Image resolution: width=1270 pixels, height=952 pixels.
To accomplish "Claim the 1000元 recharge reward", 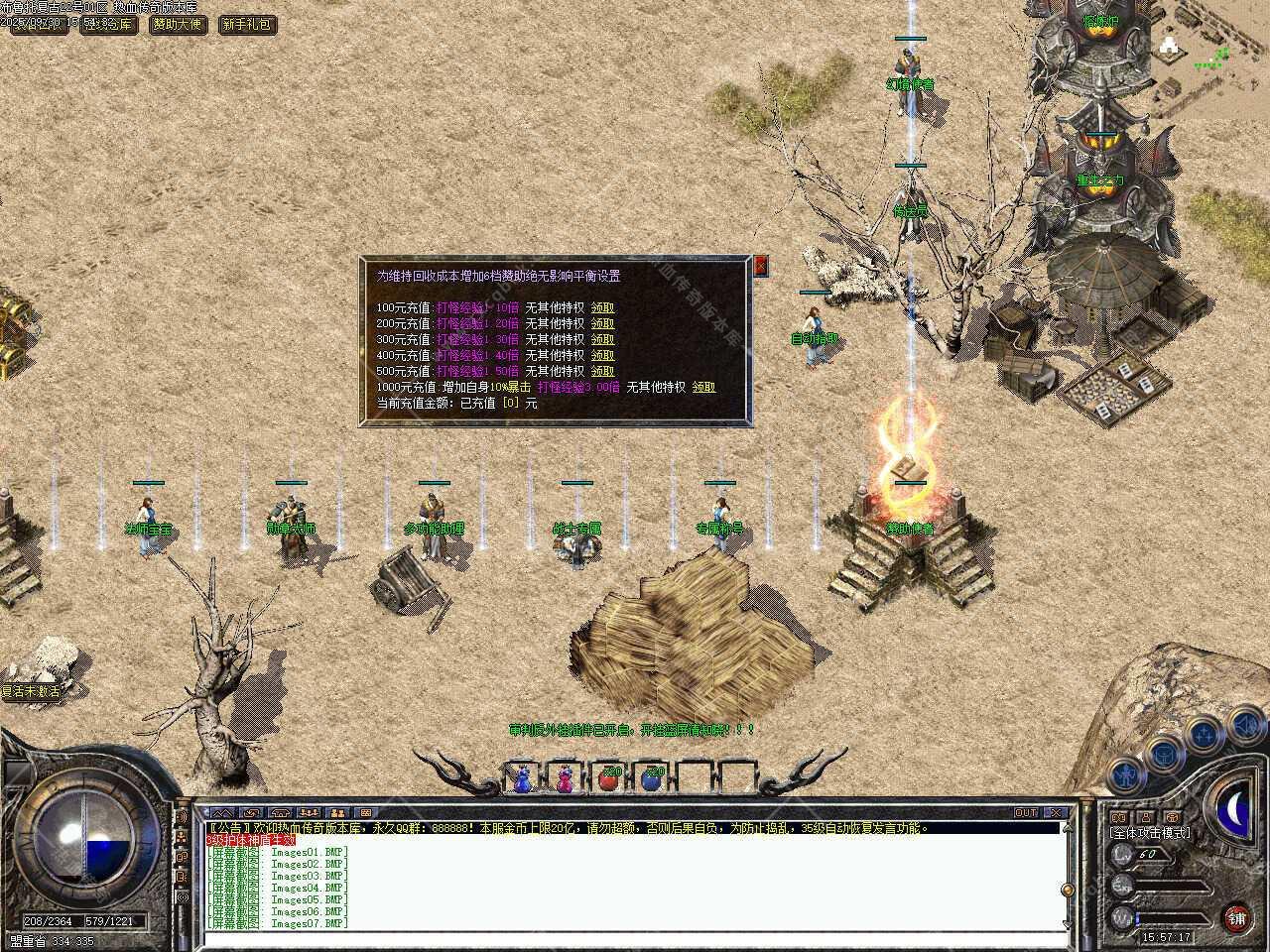I will 703,387.
